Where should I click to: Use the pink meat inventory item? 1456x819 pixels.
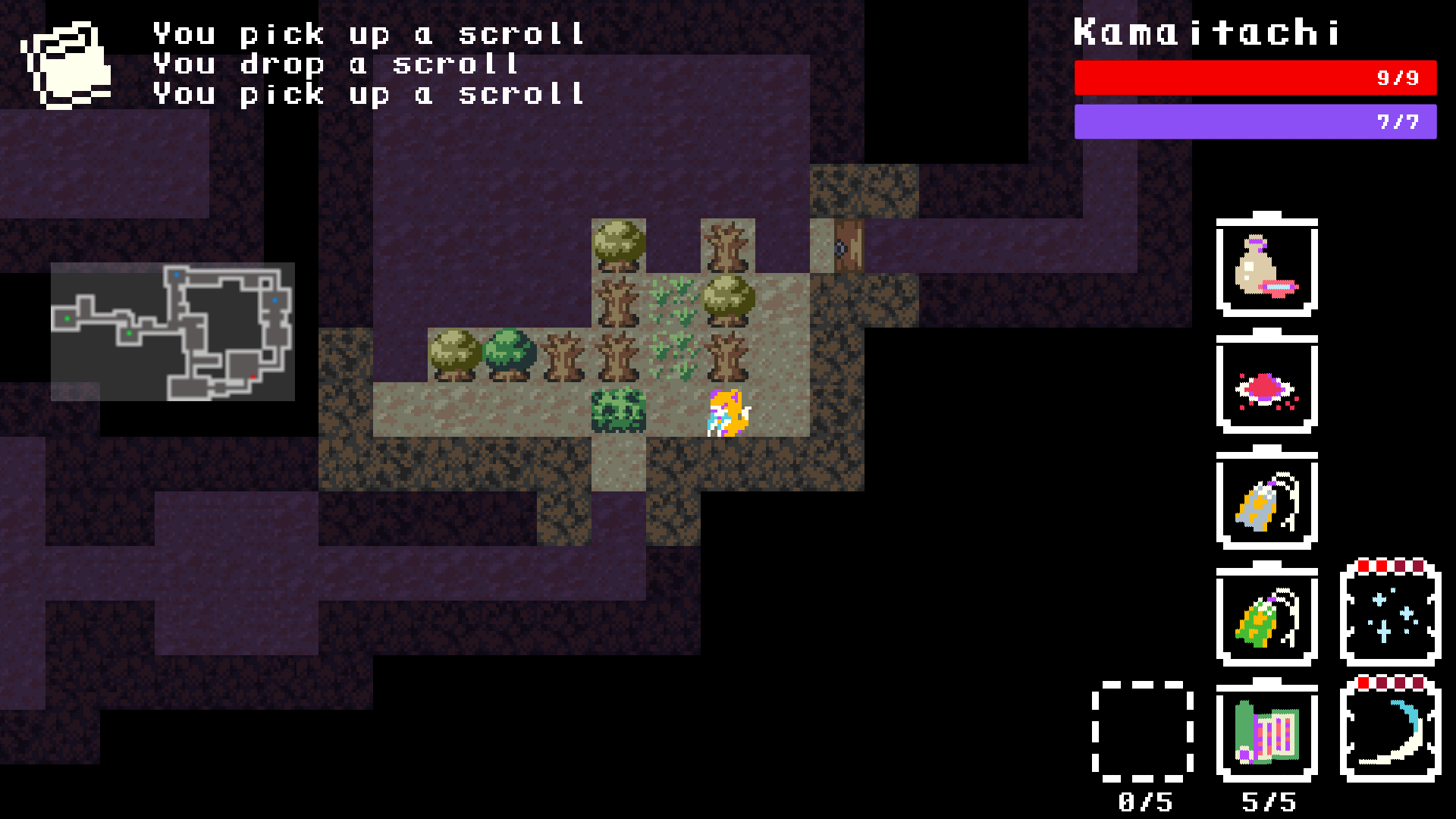(x=1265, y=388)
